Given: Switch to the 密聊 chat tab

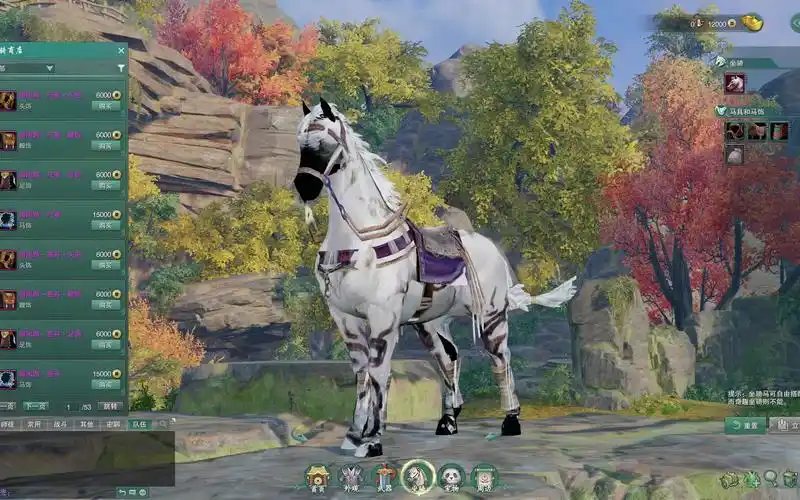Looking at the screenshot, I should [x=113, y=424].
